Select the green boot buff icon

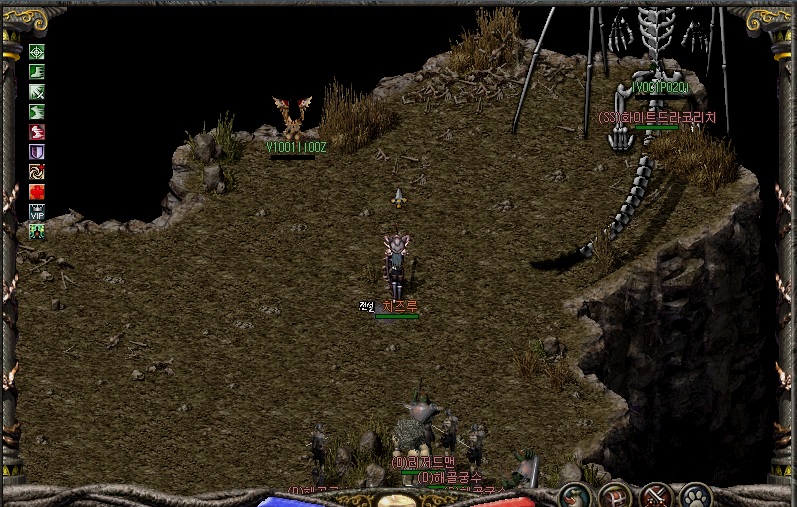click(x=37, y=72)
